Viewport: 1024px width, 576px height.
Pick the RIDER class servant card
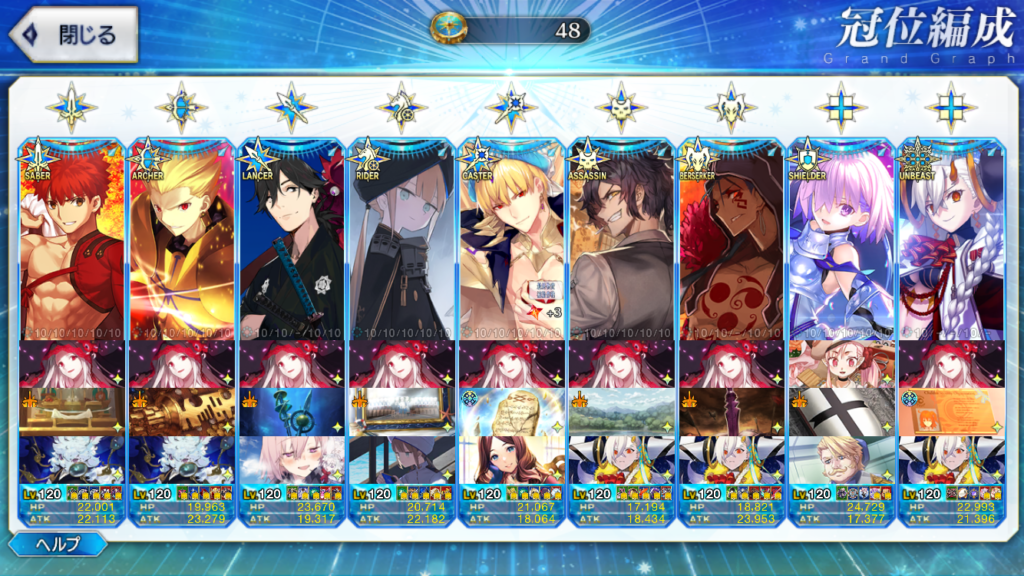tap(401, 240)
